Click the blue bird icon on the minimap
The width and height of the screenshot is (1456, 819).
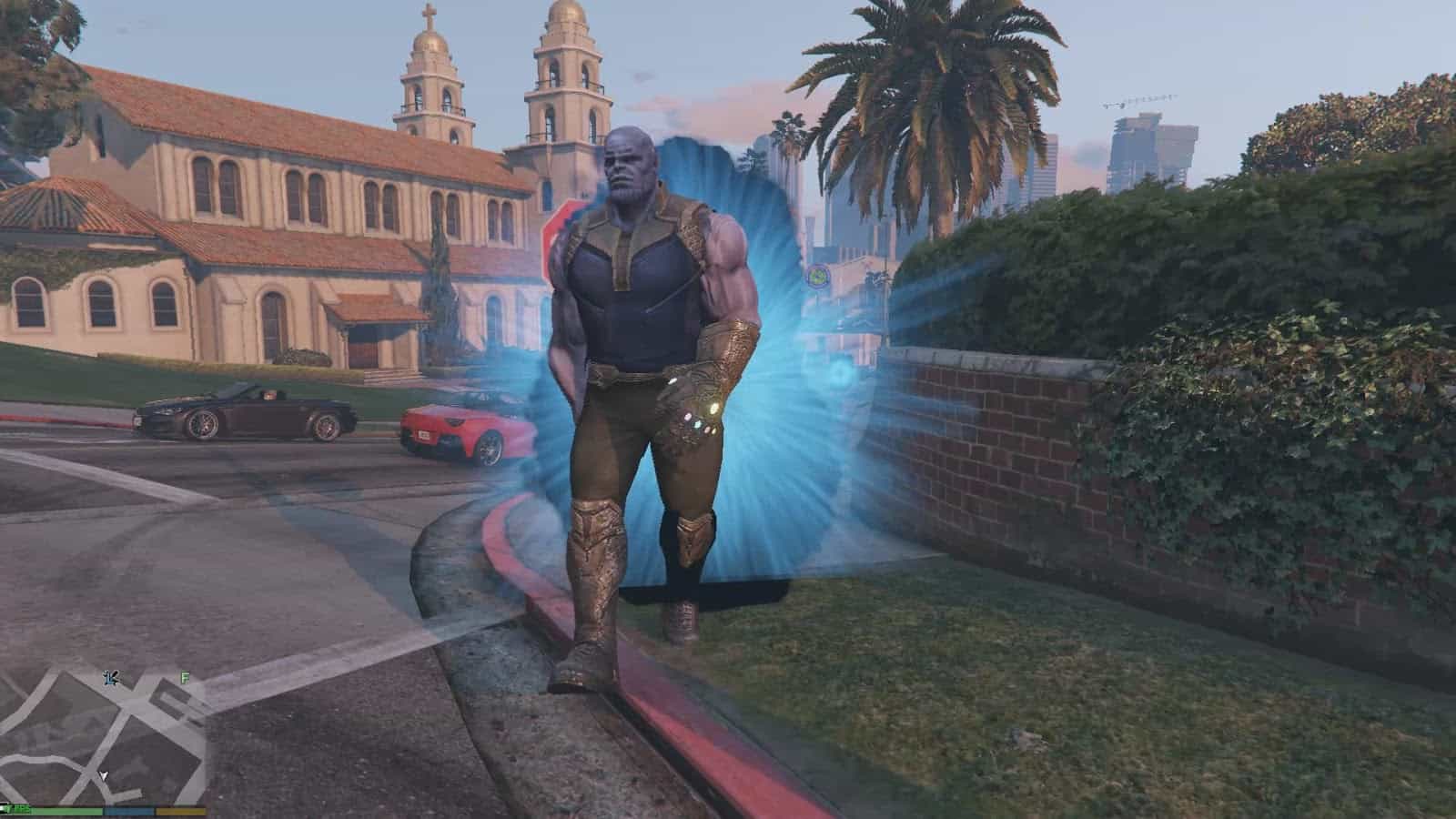(x=112, y=678)
